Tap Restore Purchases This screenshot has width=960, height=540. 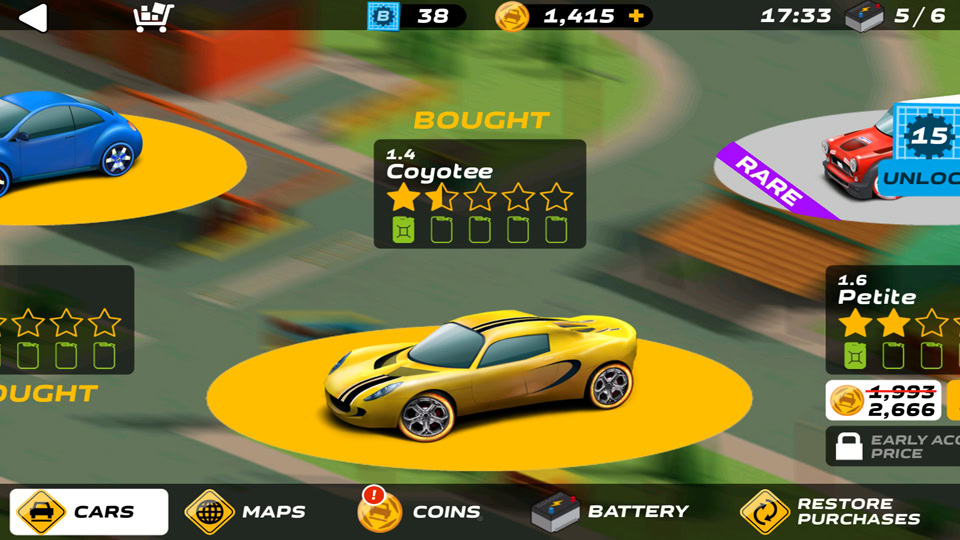(x=830, y=512)
